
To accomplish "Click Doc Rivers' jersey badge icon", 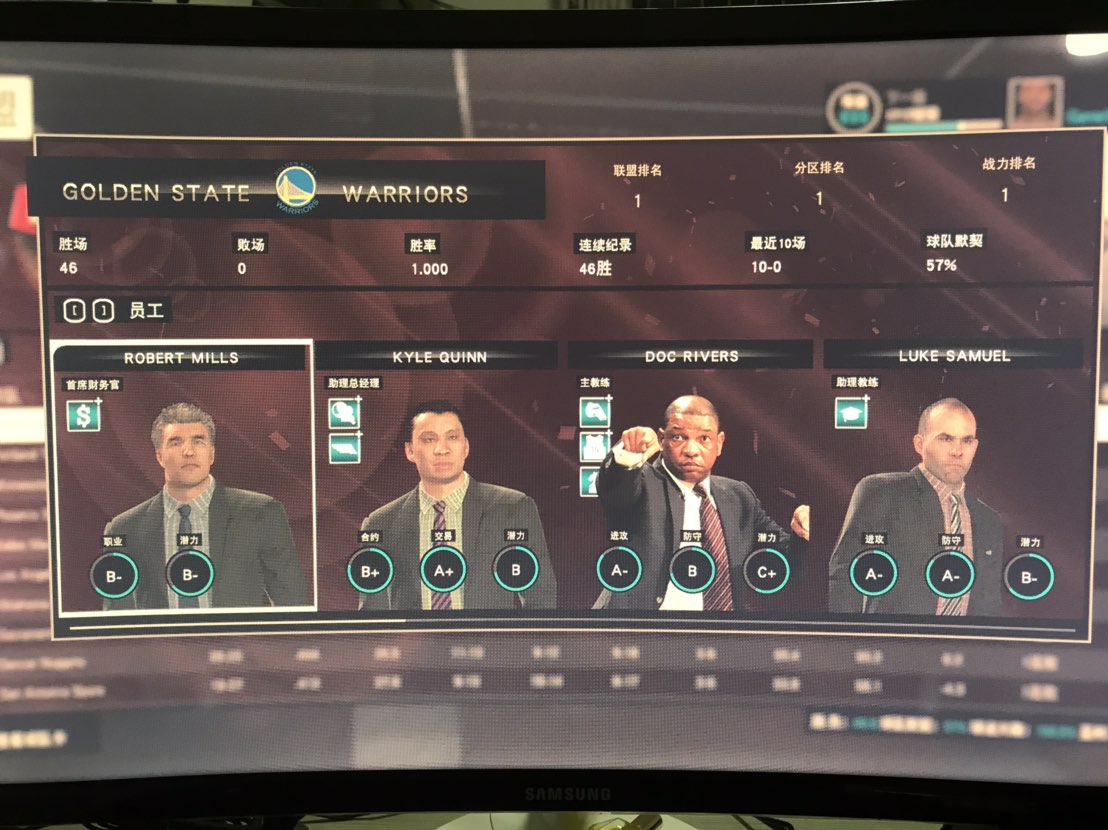I will pos(594,447).
